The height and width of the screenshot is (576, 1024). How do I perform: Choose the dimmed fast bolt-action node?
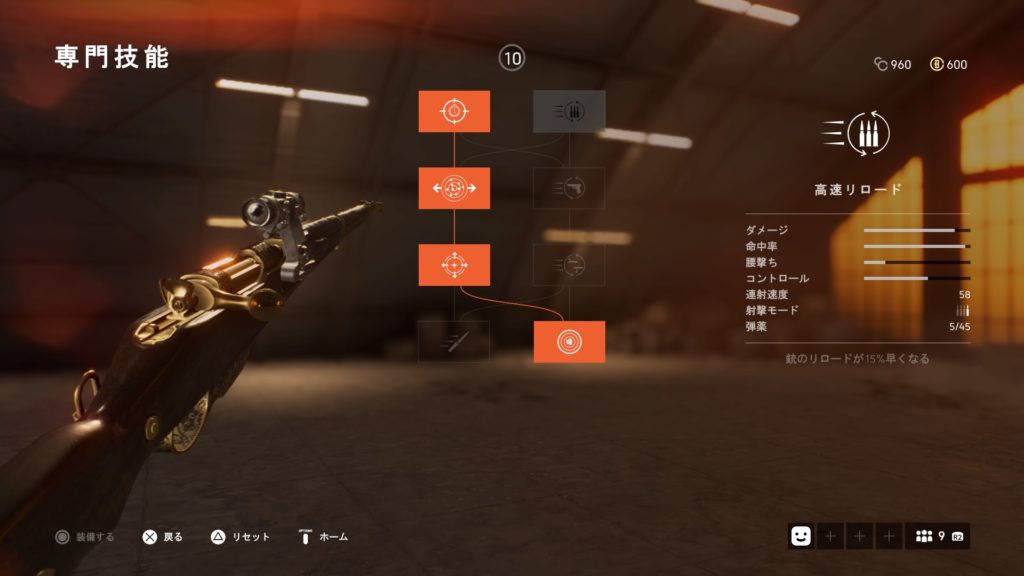[x=569, y=265]
